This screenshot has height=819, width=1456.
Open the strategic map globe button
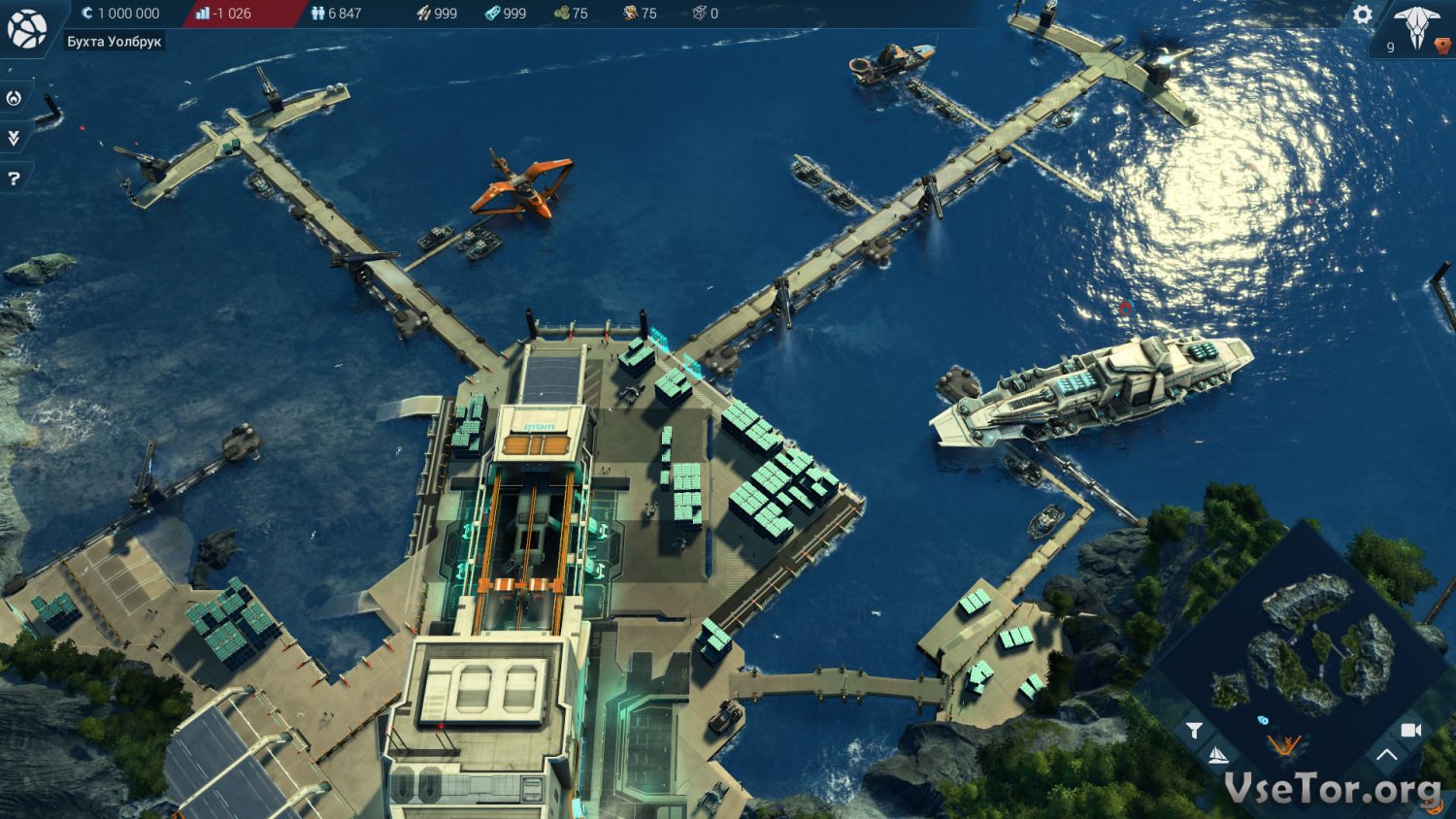click(27, 28)
